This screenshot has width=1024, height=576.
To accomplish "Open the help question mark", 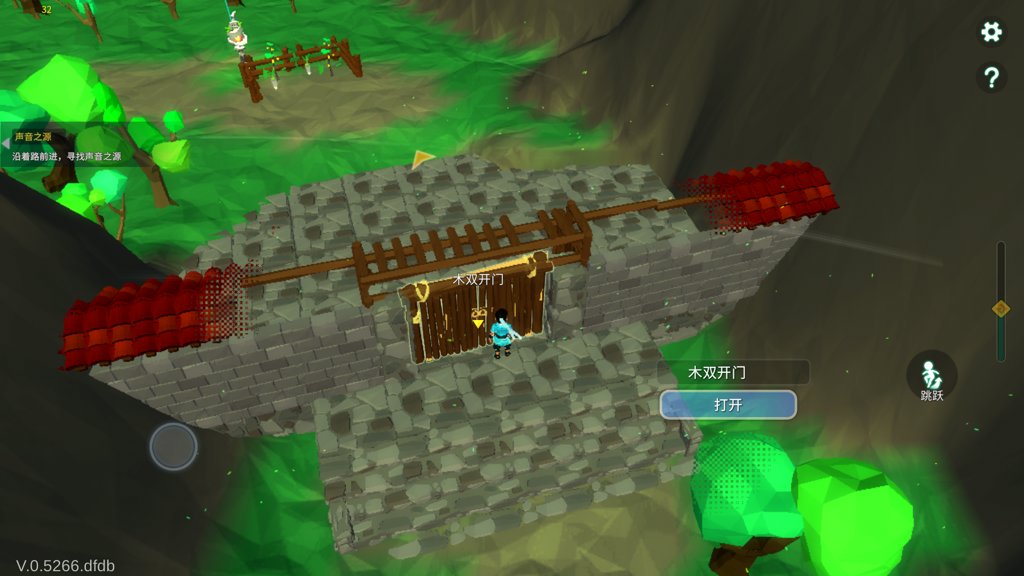I will pyautogui.click(x=991, y=78).
